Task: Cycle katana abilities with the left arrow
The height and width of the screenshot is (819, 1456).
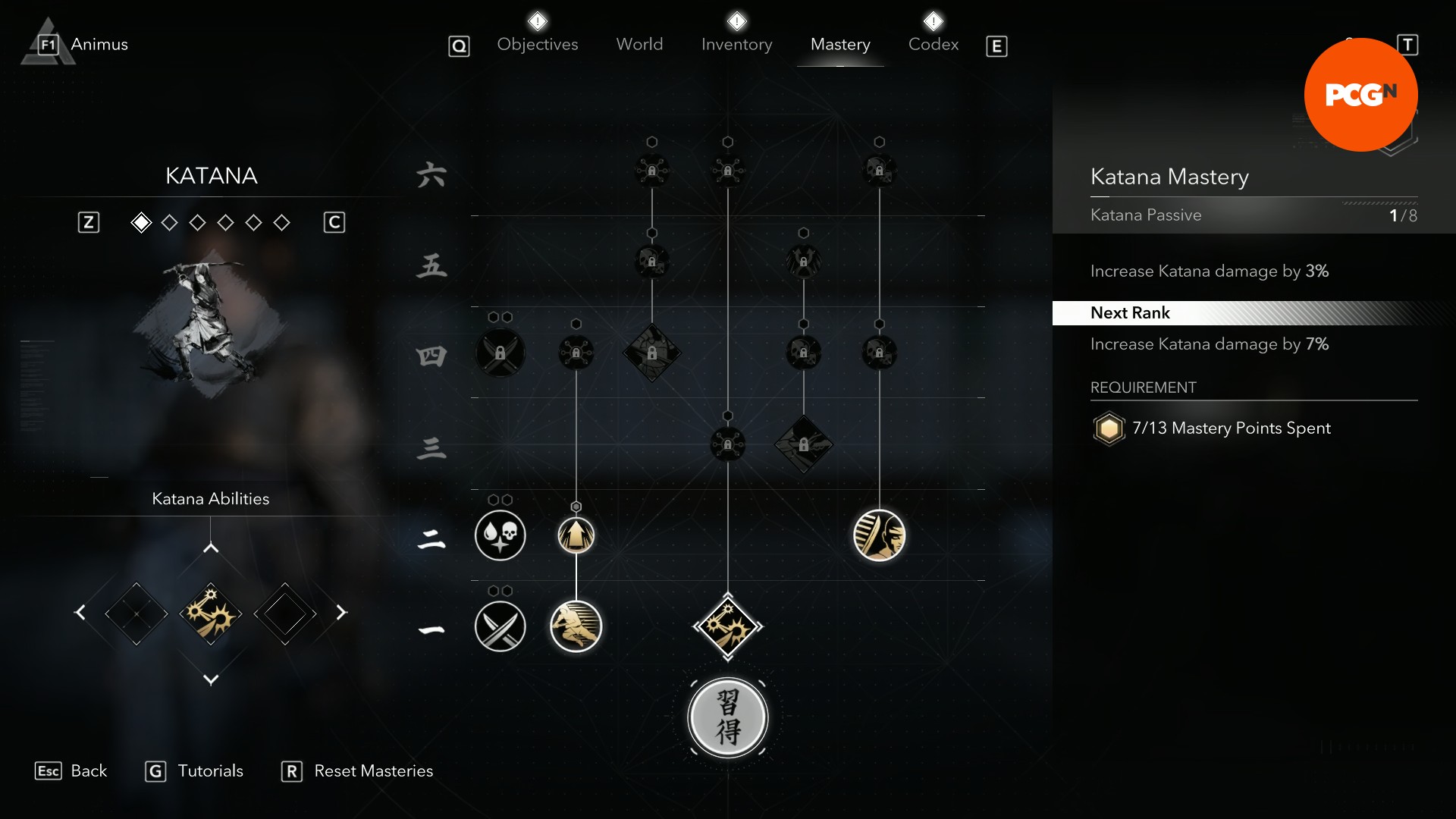Action: tap(80, 613)
